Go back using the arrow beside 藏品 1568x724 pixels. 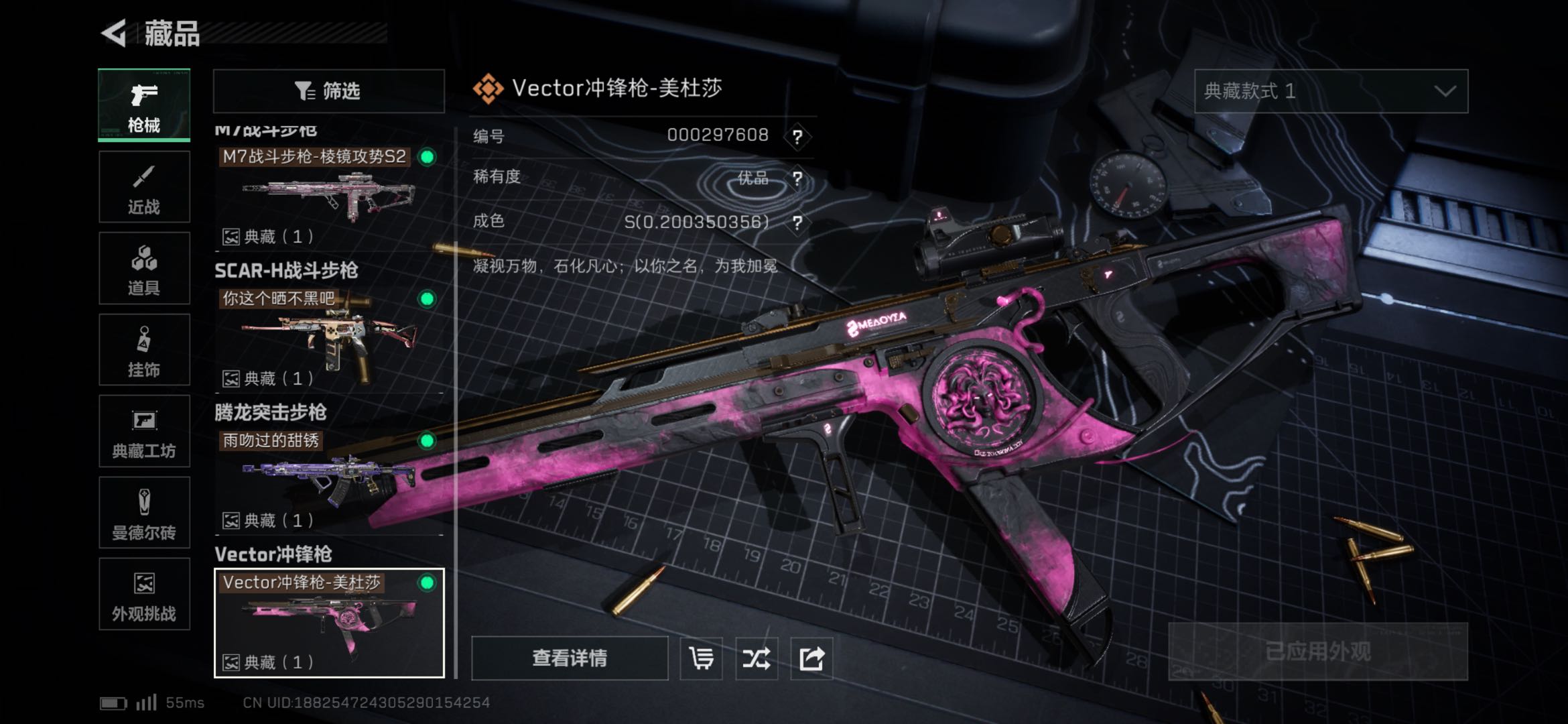click(115, 34)
